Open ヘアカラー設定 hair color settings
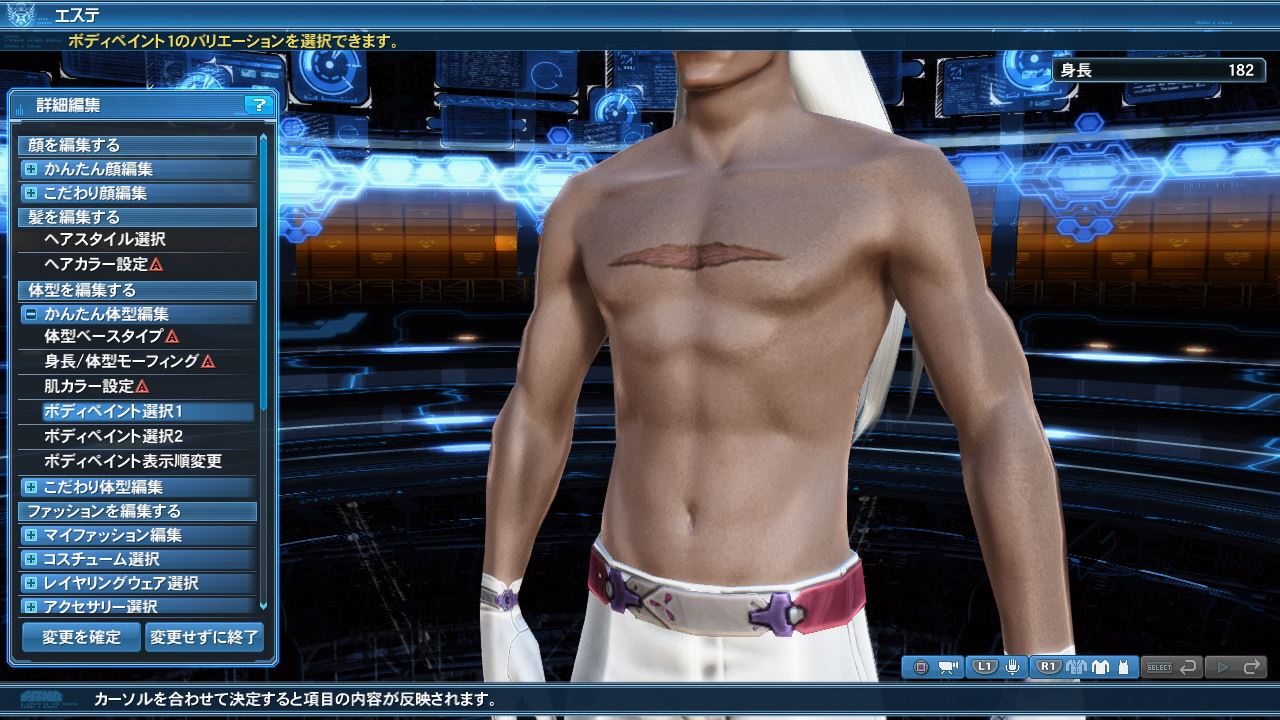Screen dimensions: 1280x720 (97, 265)
